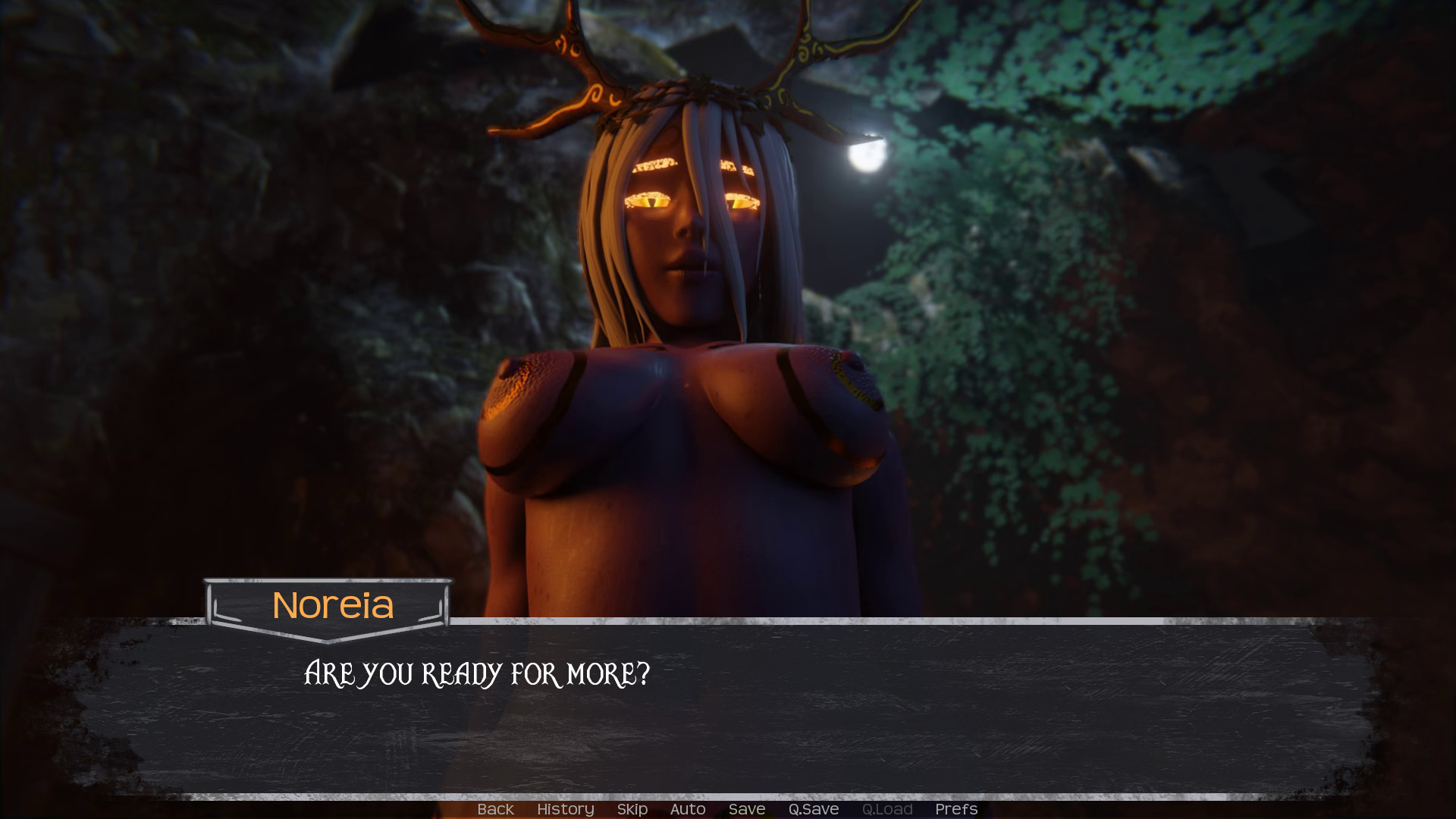Open the dialogue History log
Image resolution: width=1456 pixels, height=819 pixels.
(x=565, y=809)
